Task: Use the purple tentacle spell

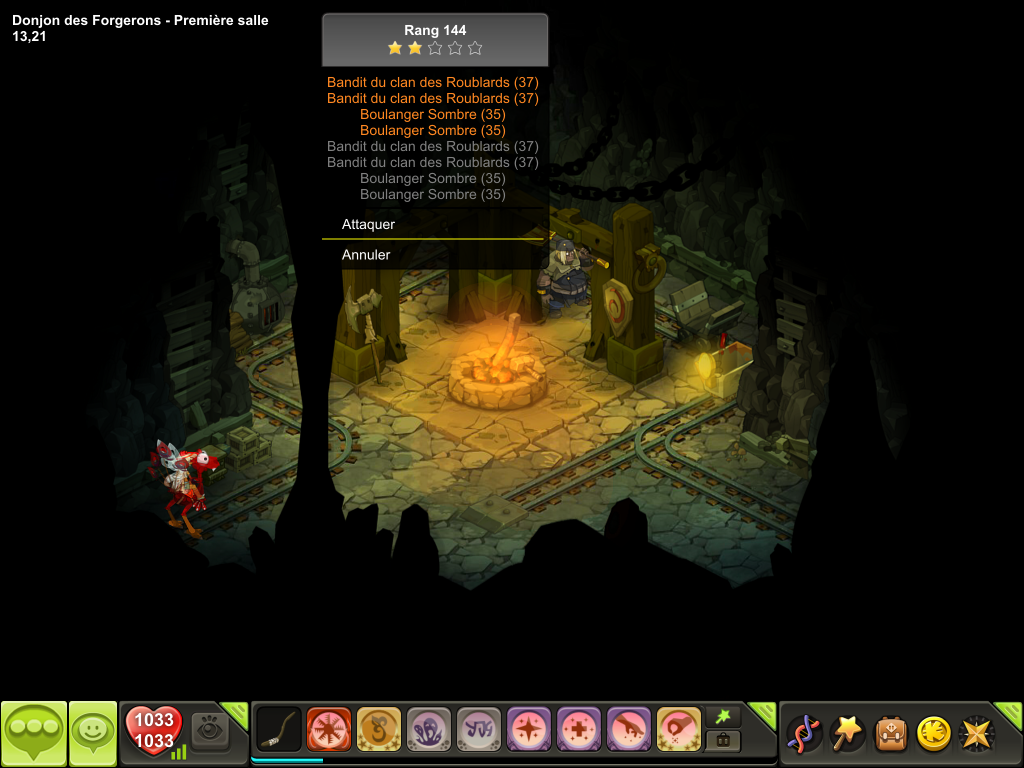Action: pos(429,729)
